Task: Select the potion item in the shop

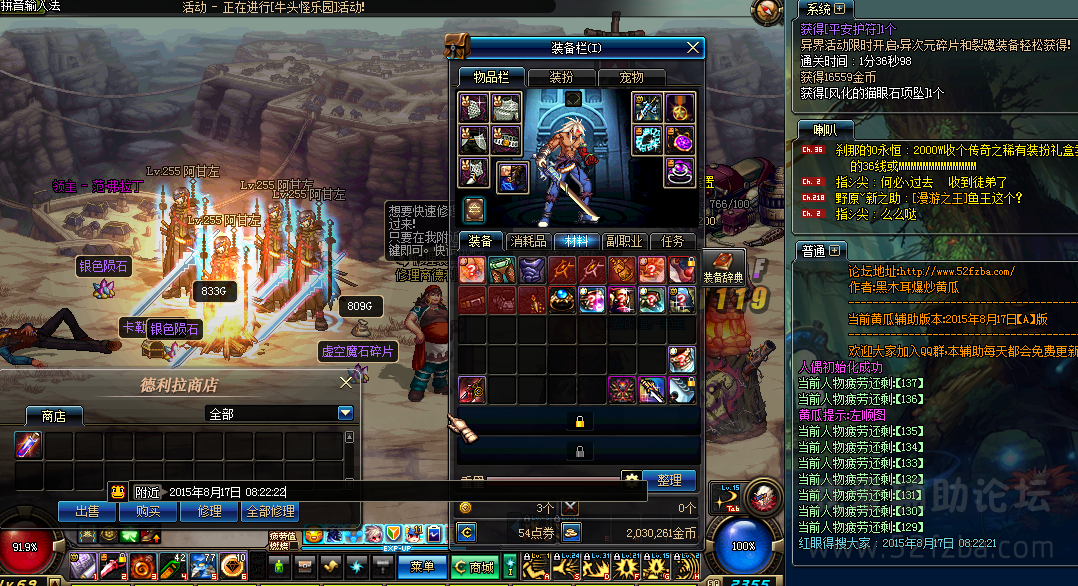Action: coord(28,446)
